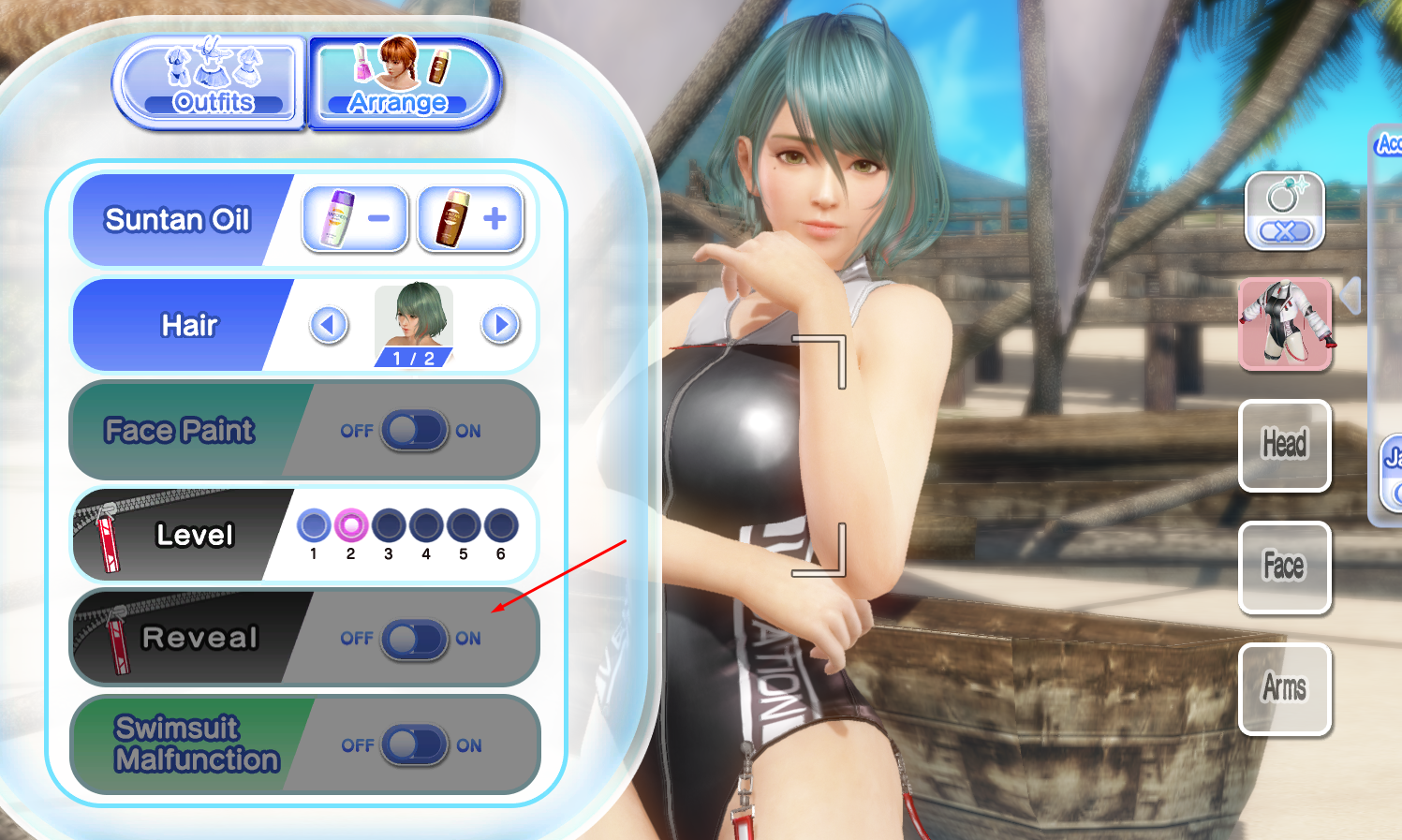Open the Arms accessory category
The width and height of the screenshot is (1402, 840).
tap(1284, 689)
